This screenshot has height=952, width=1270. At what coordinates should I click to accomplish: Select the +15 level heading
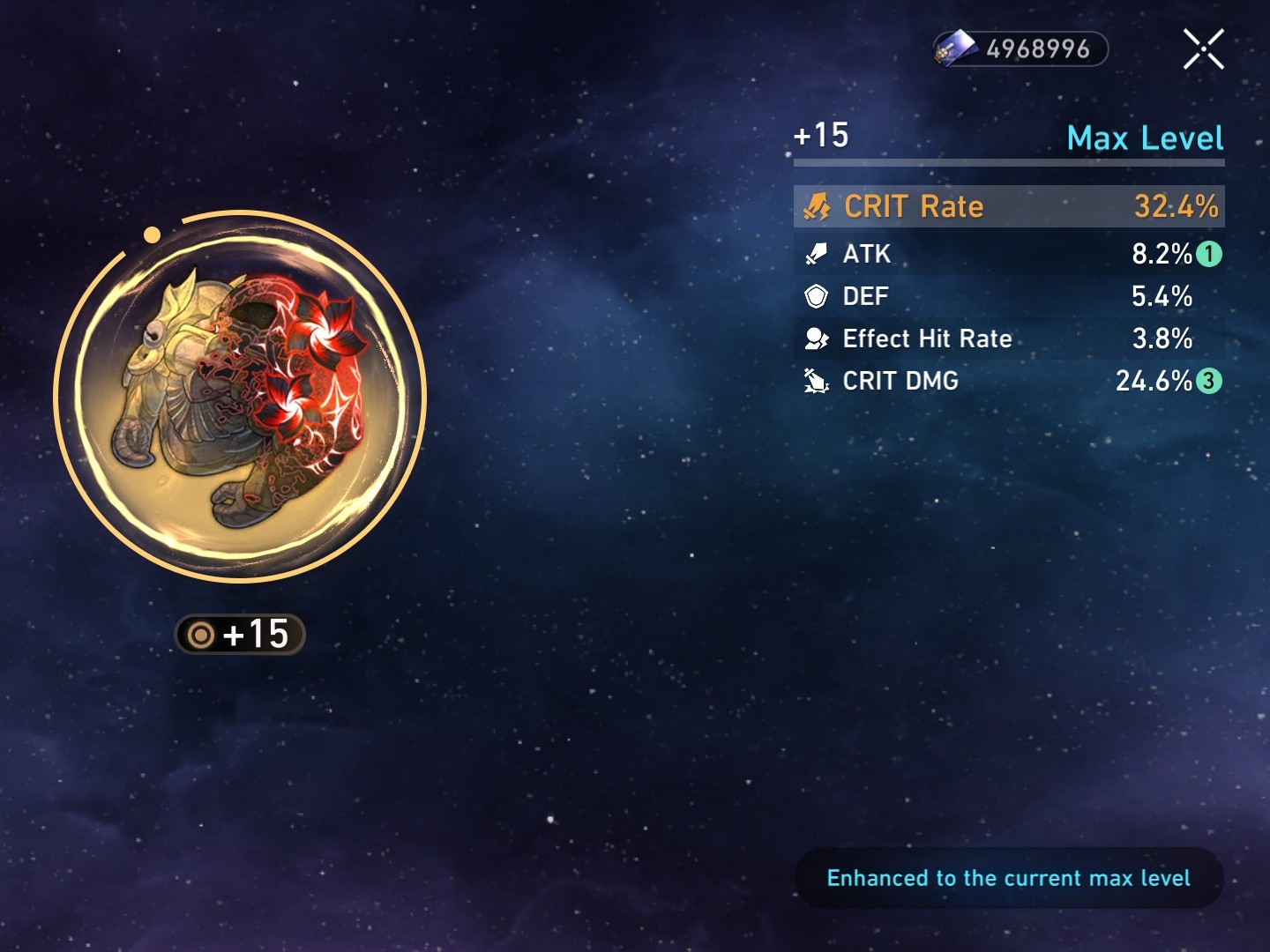[x=821, y=135]
